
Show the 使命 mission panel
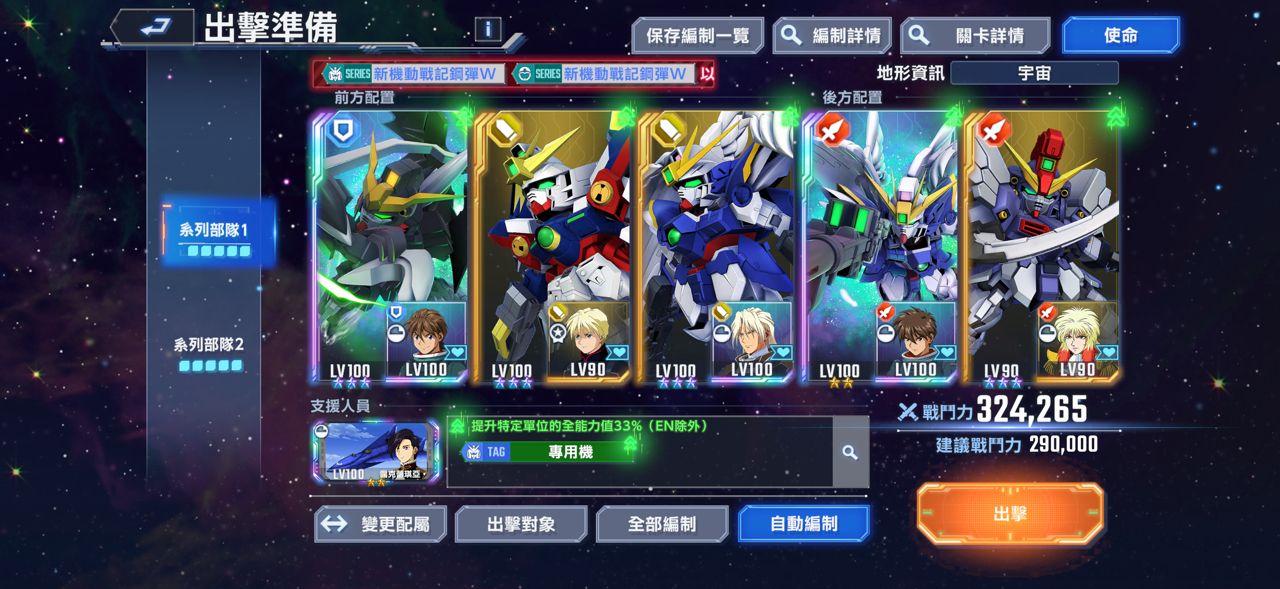pos(1120,36)
